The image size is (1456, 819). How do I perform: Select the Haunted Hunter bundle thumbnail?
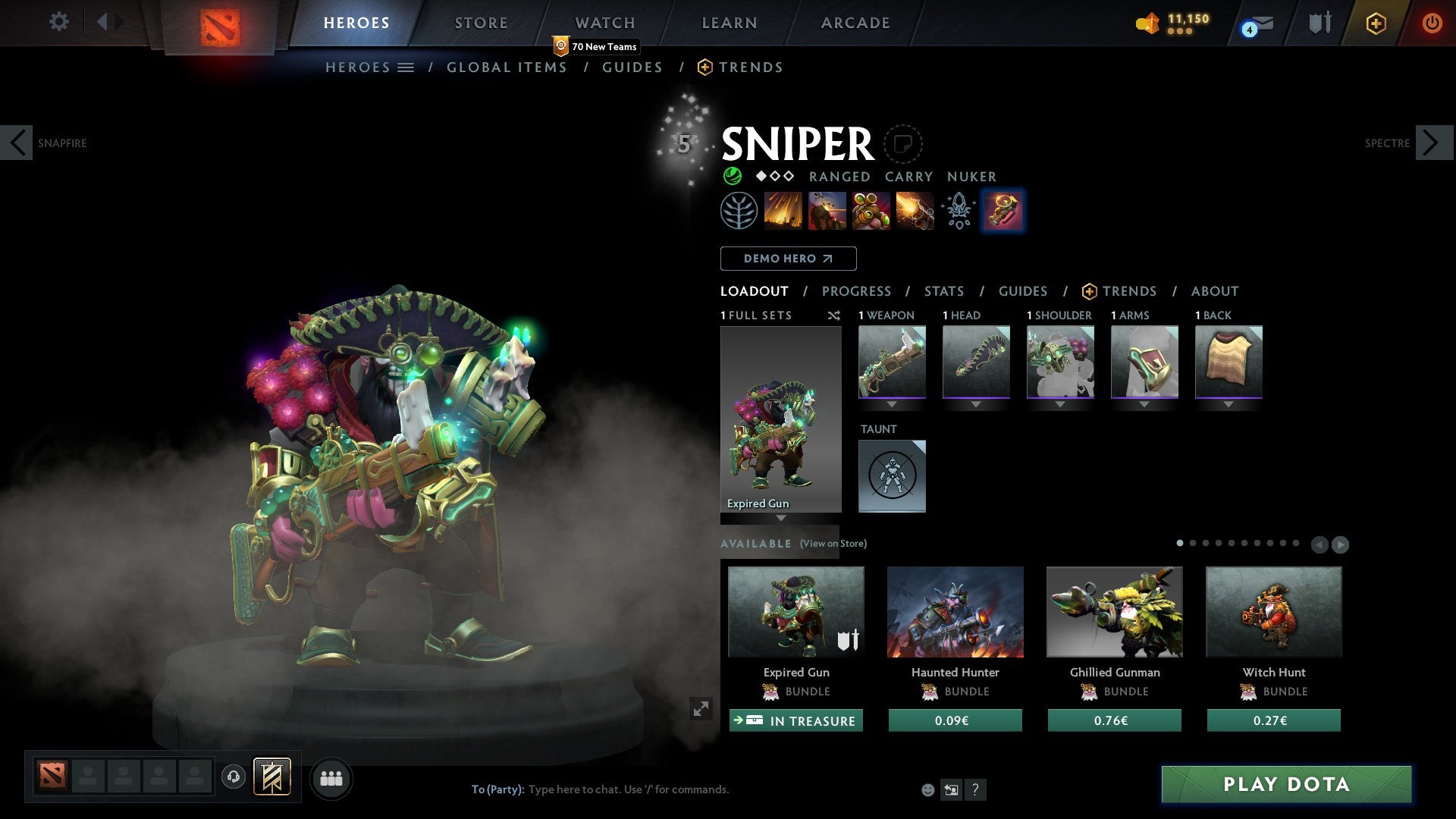[x=954, y=612]
